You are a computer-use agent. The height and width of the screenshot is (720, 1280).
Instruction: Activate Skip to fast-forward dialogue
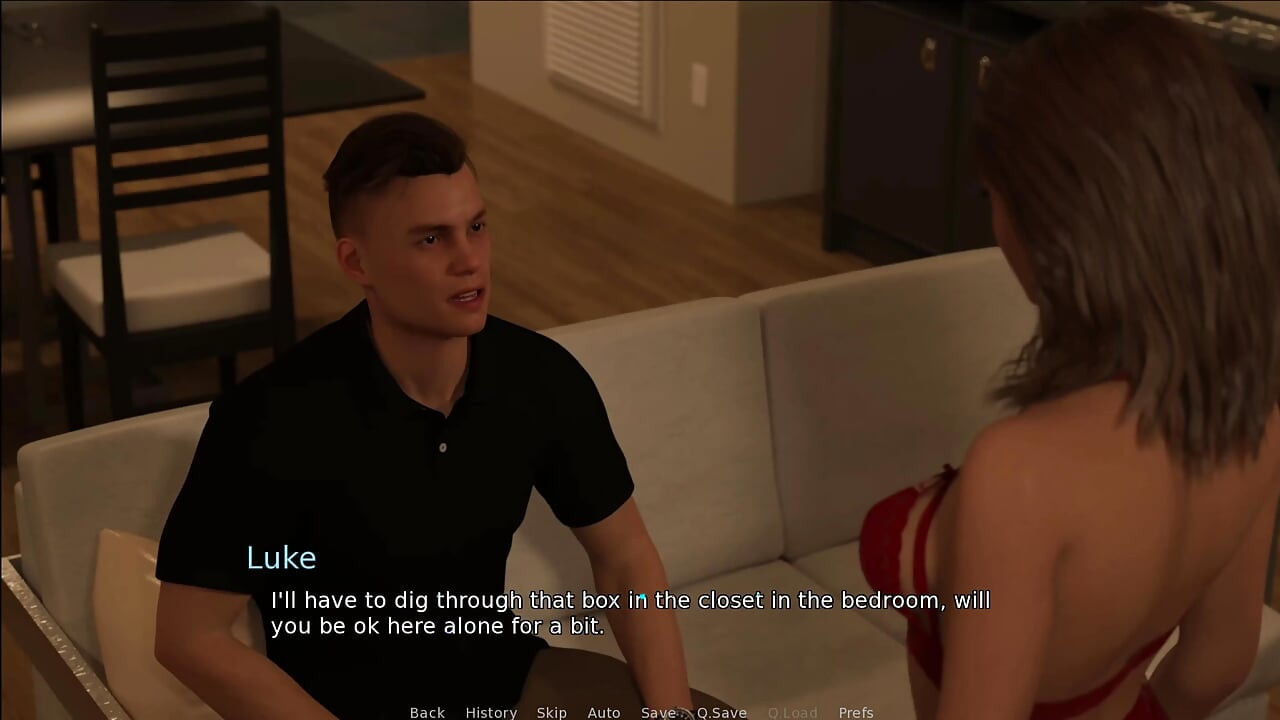[551, 712]
